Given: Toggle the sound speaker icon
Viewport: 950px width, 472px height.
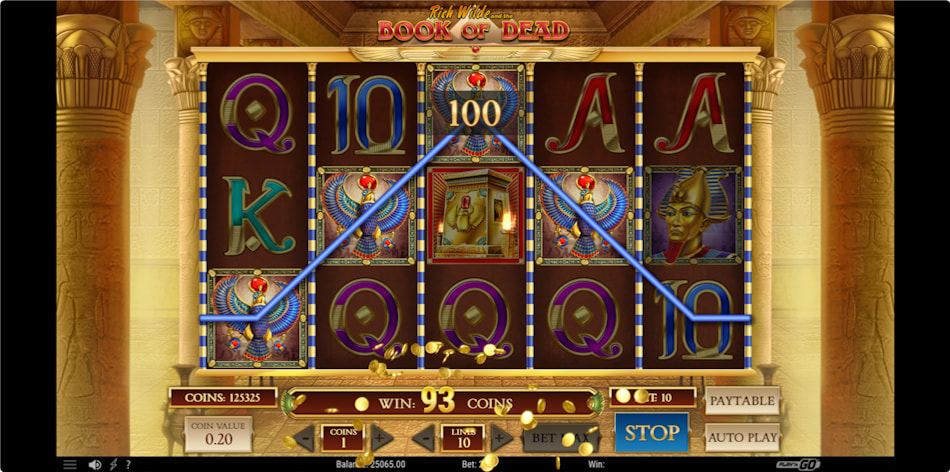Looking at the screenshot, I should [x=94, y=464].
